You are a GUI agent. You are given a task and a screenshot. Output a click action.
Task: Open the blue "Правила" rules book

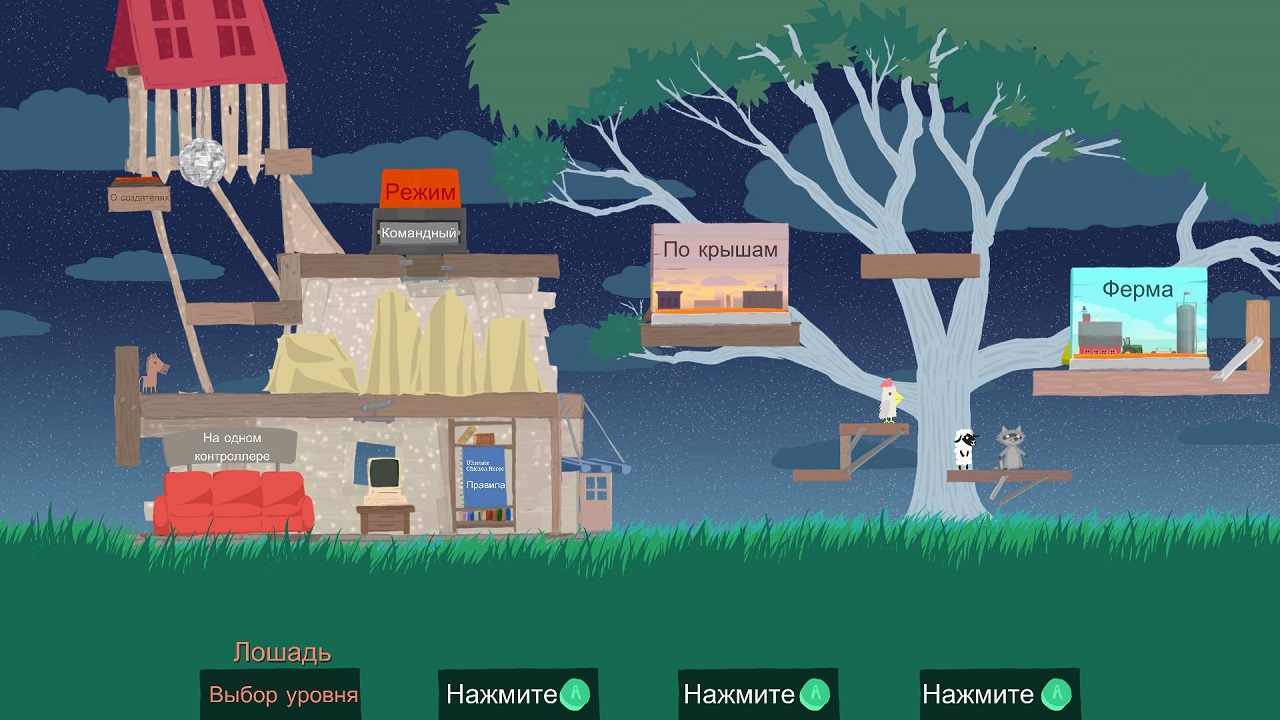click(484, 476)
